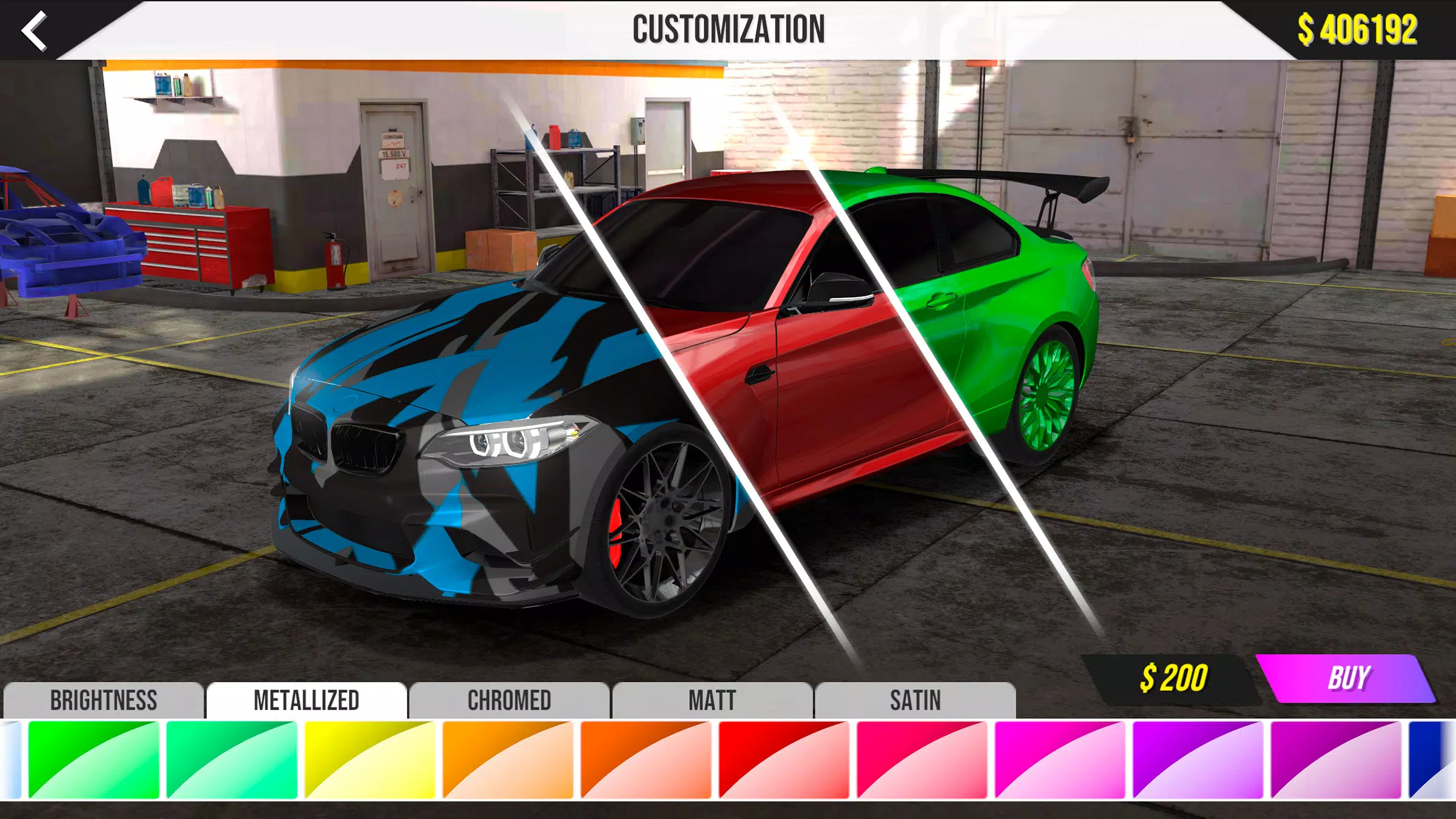Switch to the MATT paint tab
The image size is (1456, 819).
click(711, 701)
